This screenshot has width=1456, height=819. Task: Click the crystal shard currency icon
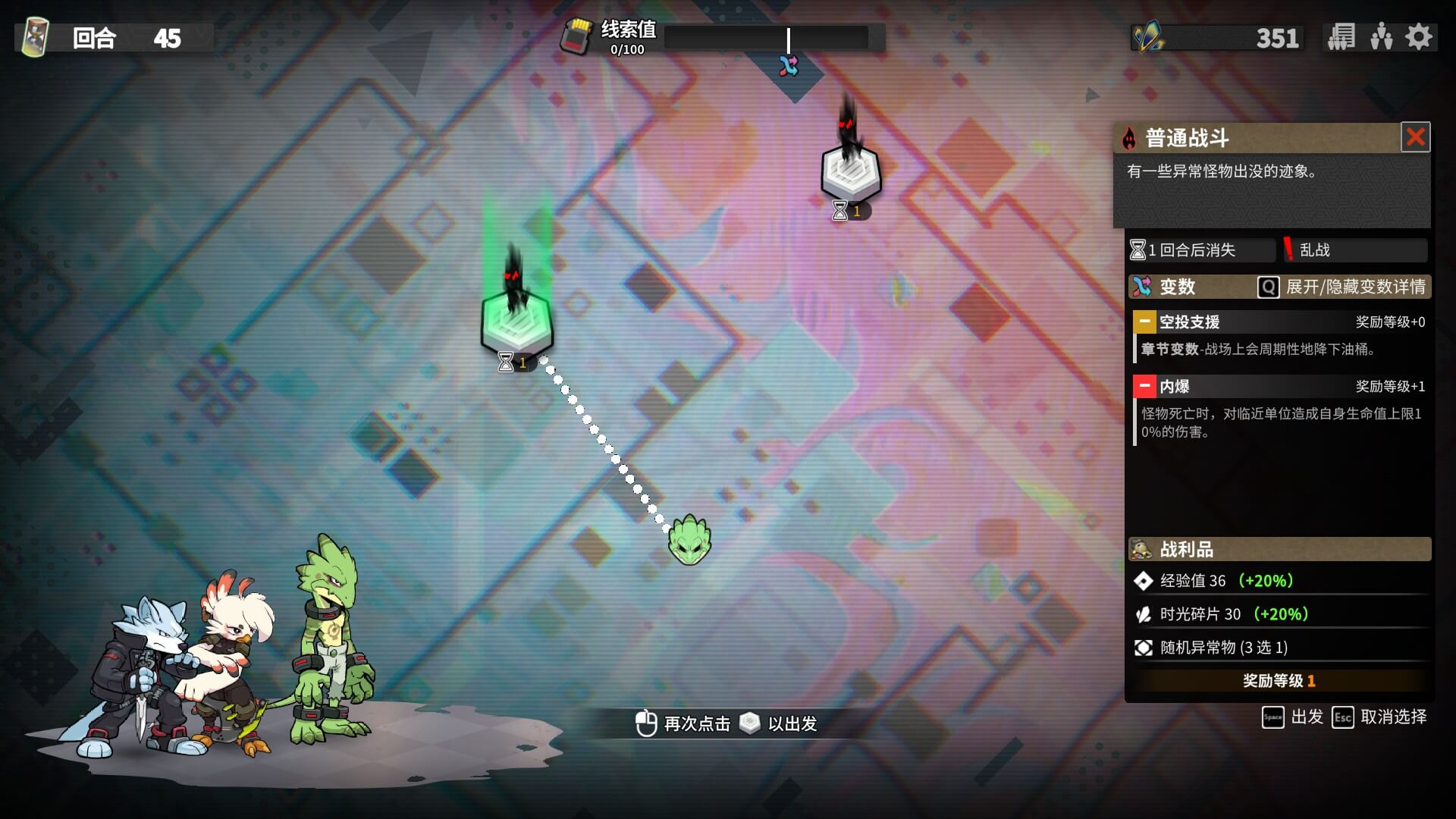click(1148, 37)
